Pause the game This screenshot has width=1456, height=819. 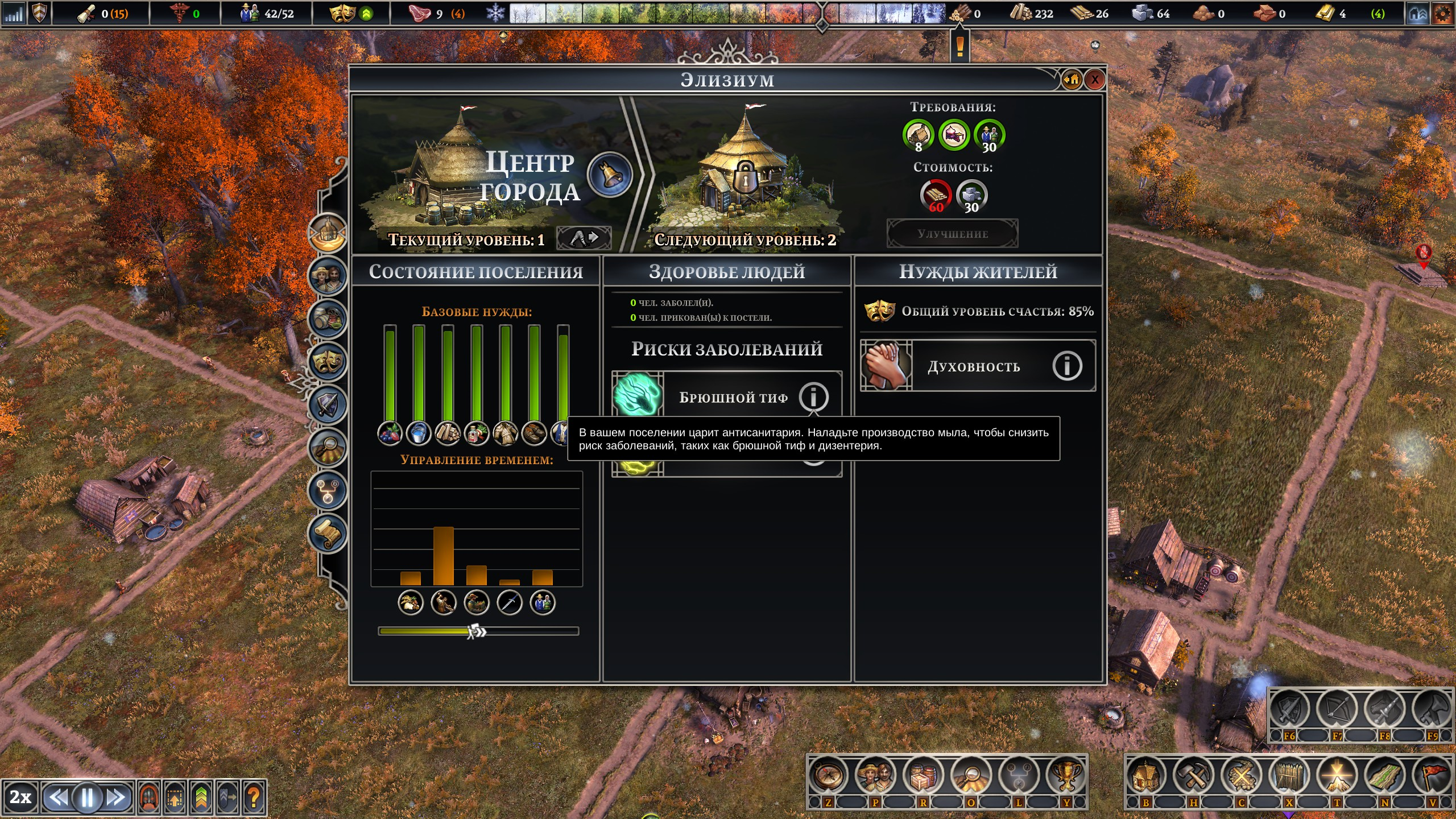pos(87,797)
